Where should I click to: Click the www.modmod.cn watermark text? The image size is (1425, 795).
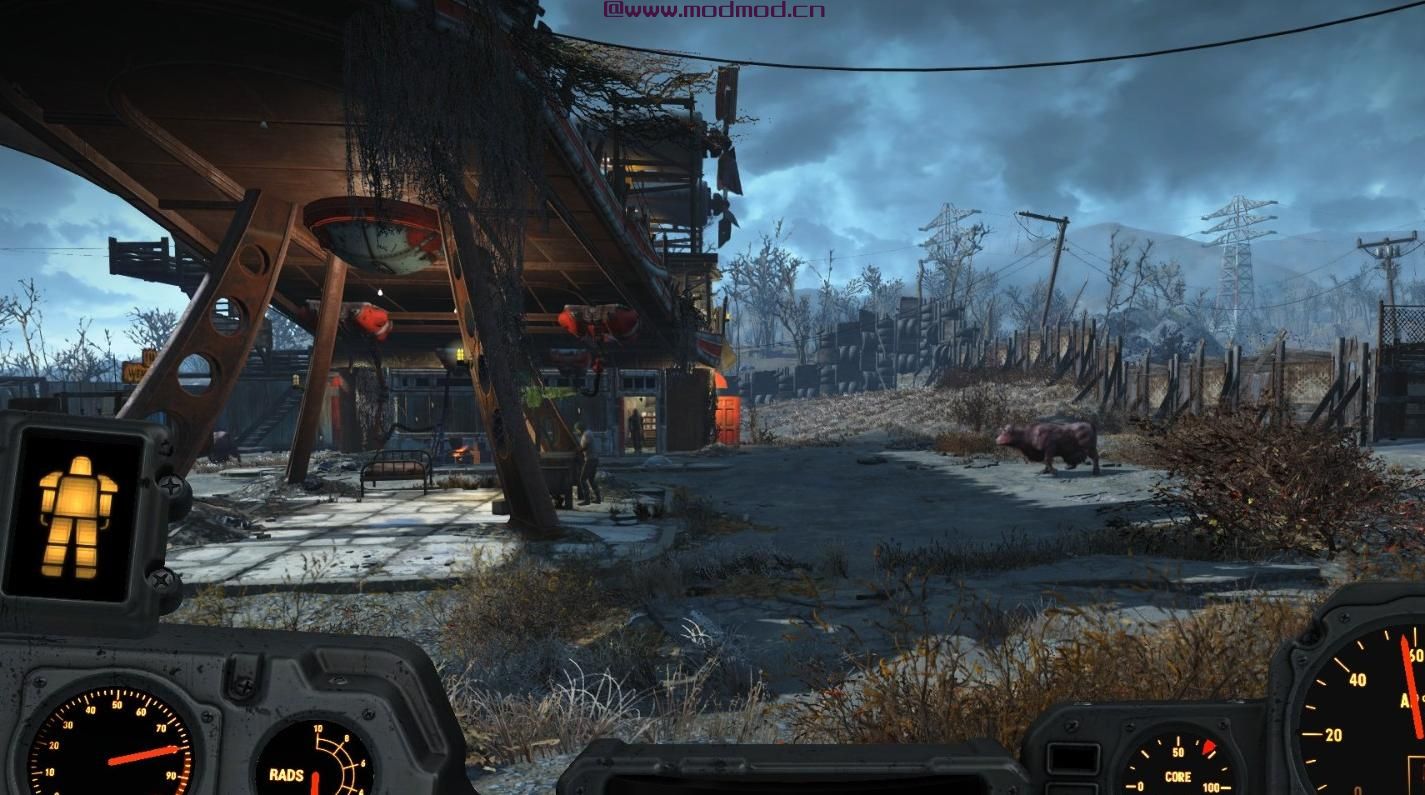coord(715,10)
